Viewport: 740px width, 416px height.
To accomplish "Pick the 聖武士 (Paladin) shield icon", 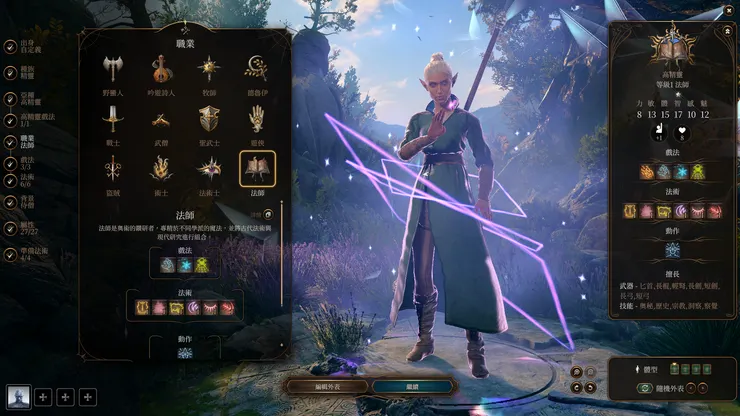I will point(208,119).
